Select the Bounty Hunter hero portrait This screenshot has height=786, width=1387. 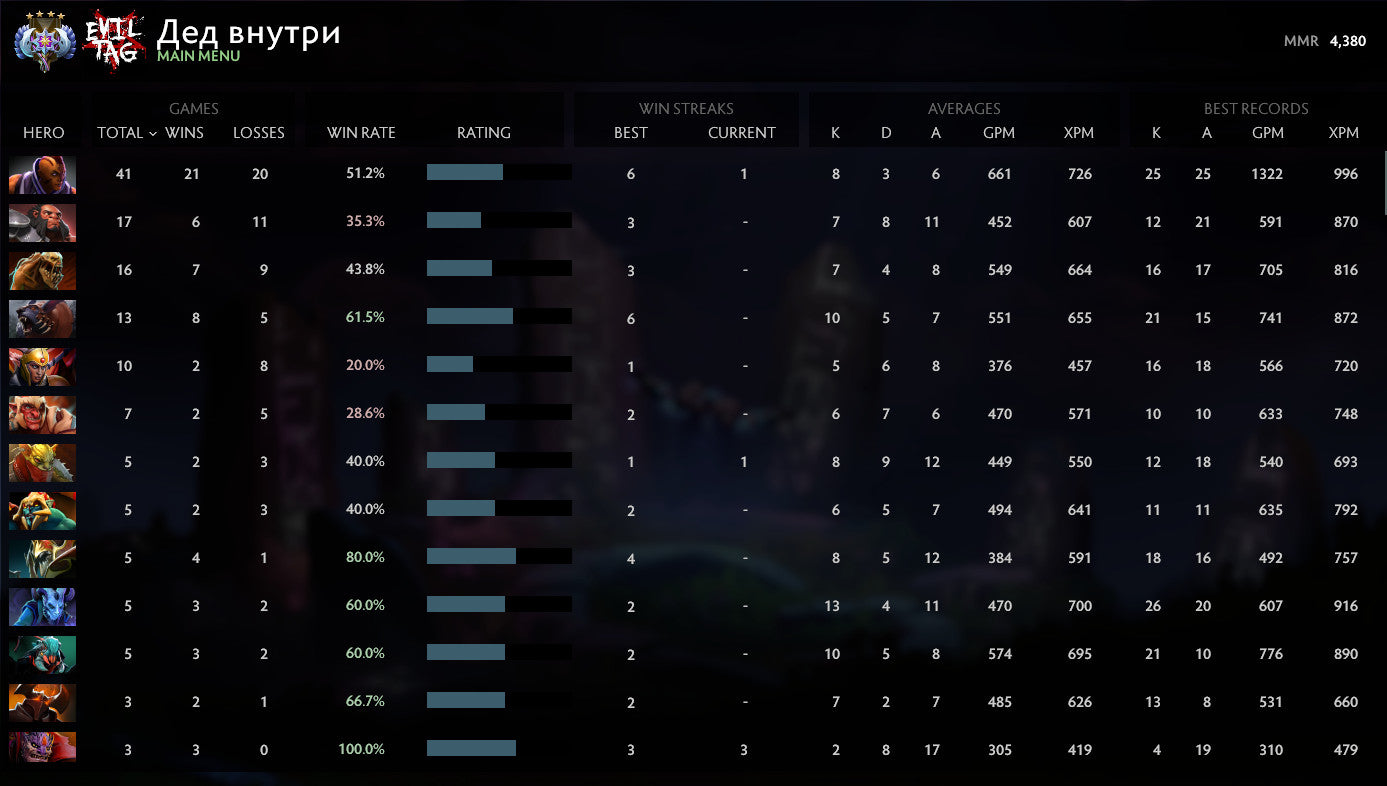42,462
